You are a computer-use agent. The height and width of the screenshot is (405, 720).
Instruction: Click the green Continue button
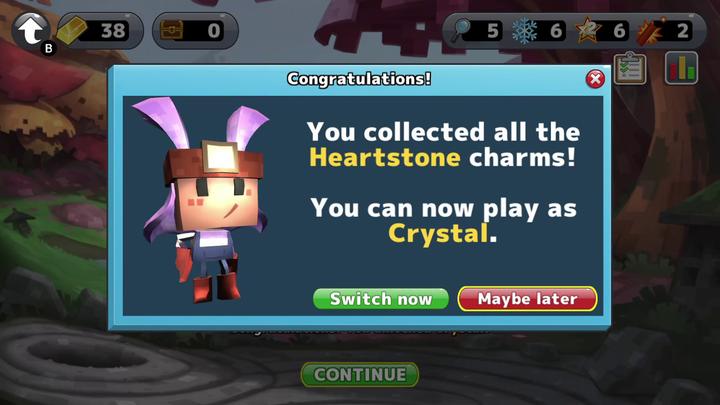[360, 375]
